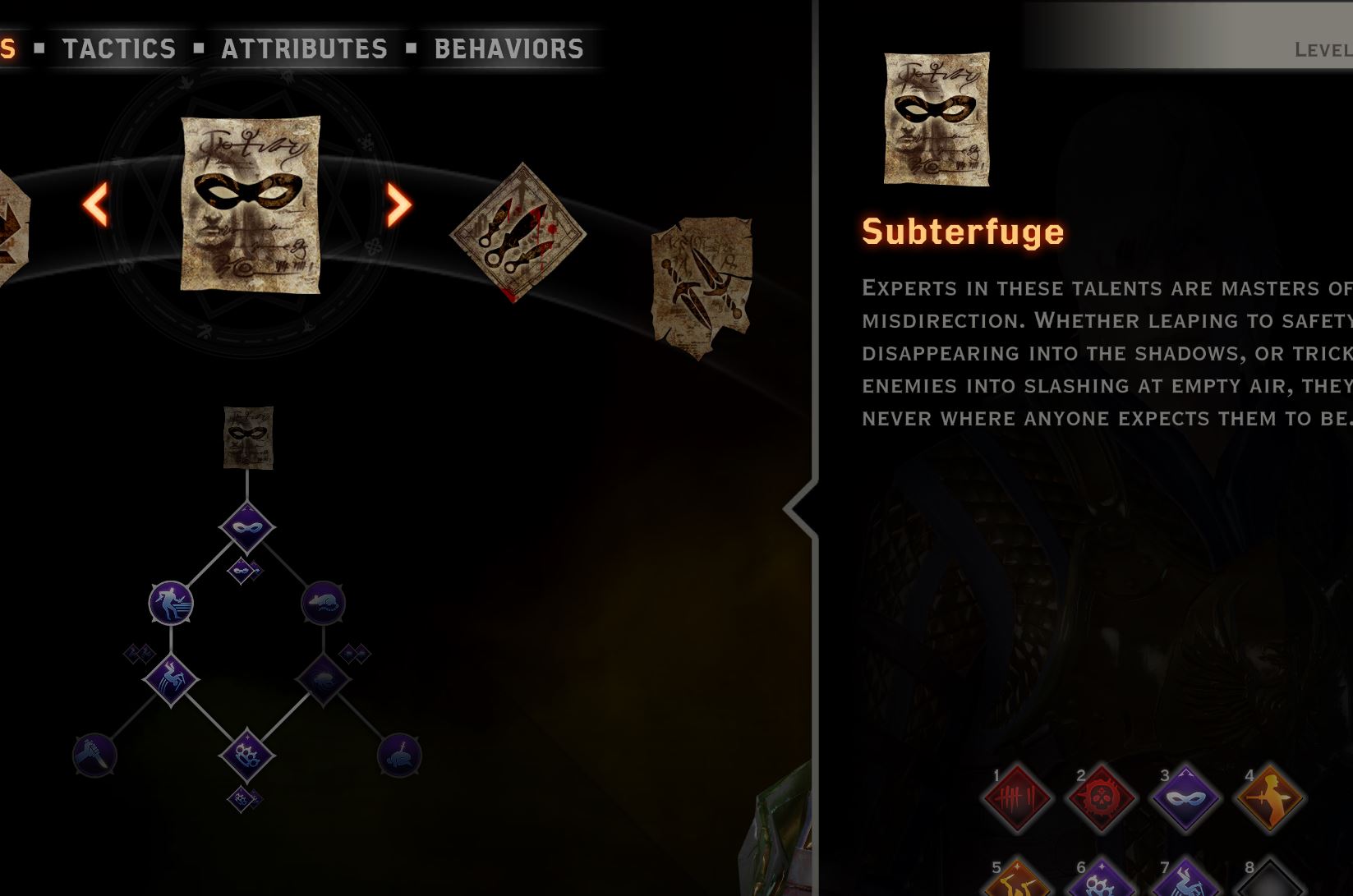
Task: Choose the dual daggers parchment tree card
Action: point(702,287)
